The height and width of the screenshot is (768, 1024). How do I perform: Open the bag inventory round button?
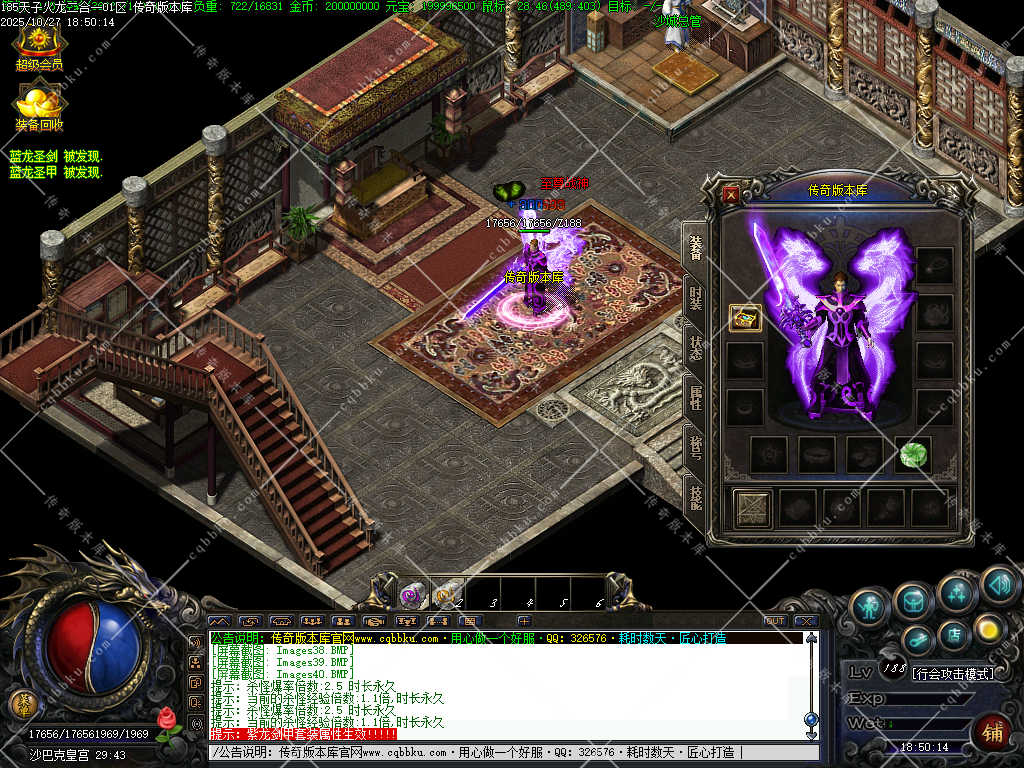click(913, 600)
